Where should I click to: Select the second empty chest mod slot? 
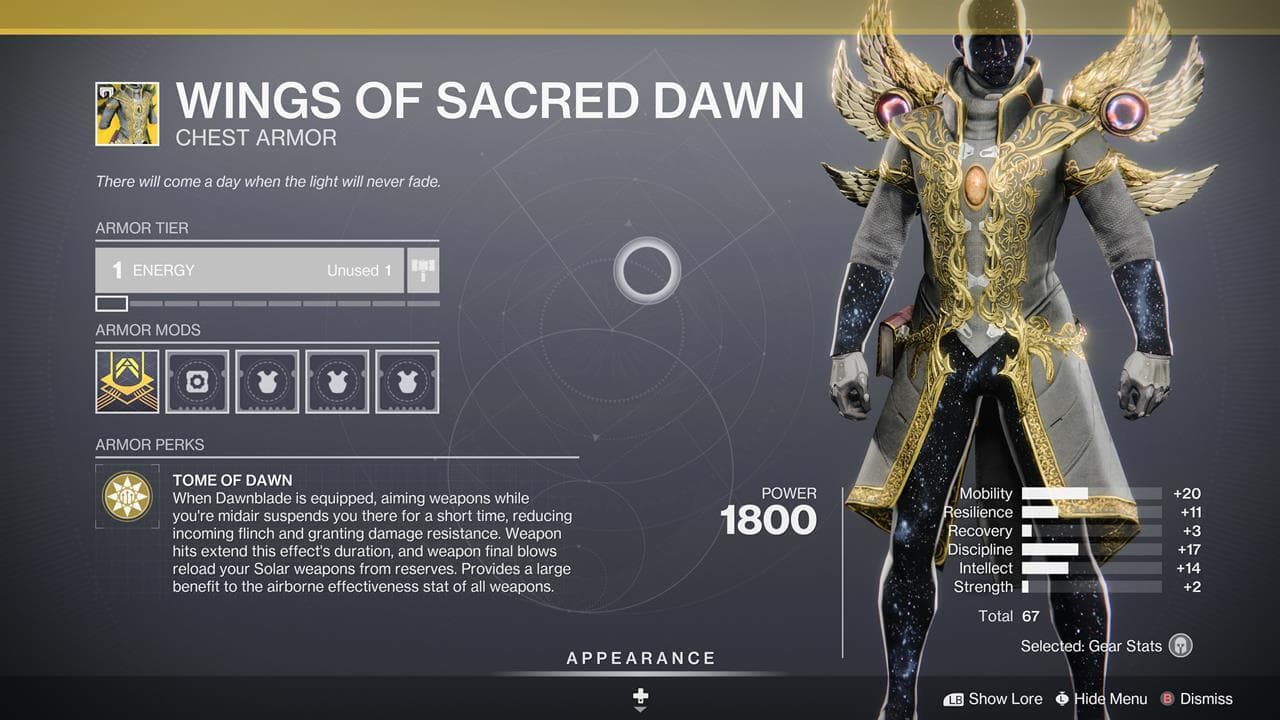(336, 381)
